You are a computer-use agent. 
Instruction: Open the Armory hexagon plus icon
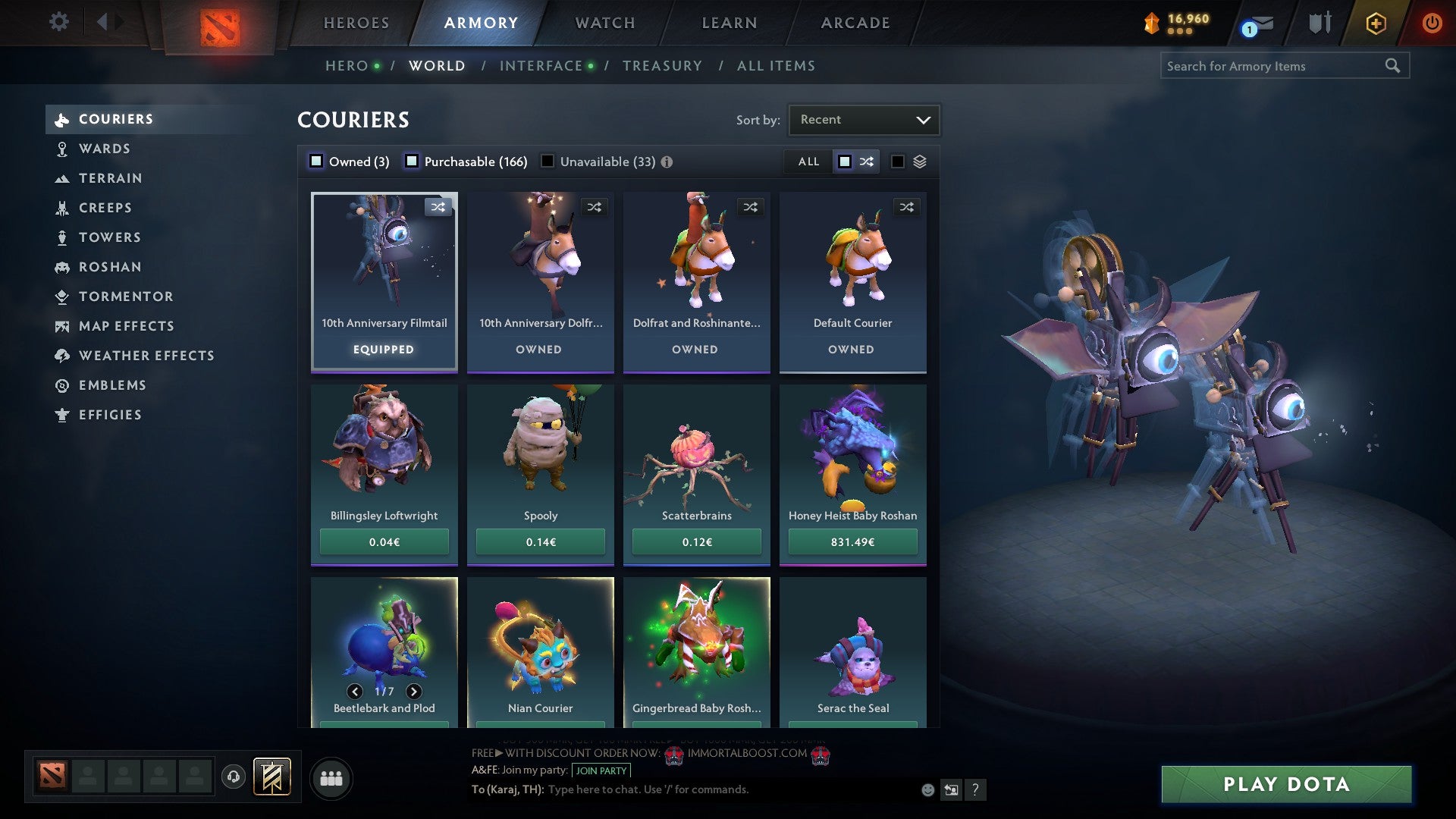[1375, 23]
